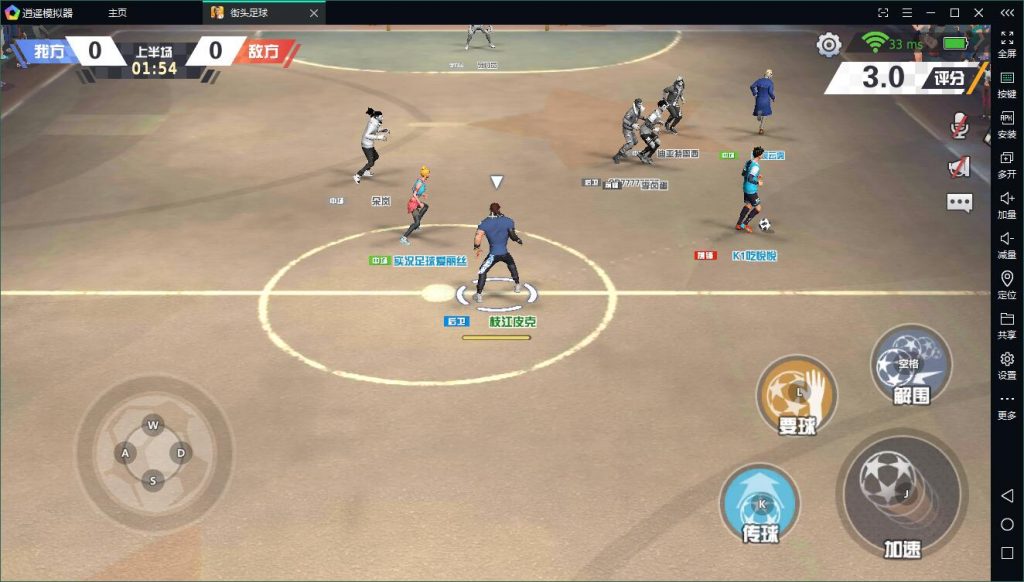
Task: Move right with the D joystick key
Action: click(x=181, y=453)
